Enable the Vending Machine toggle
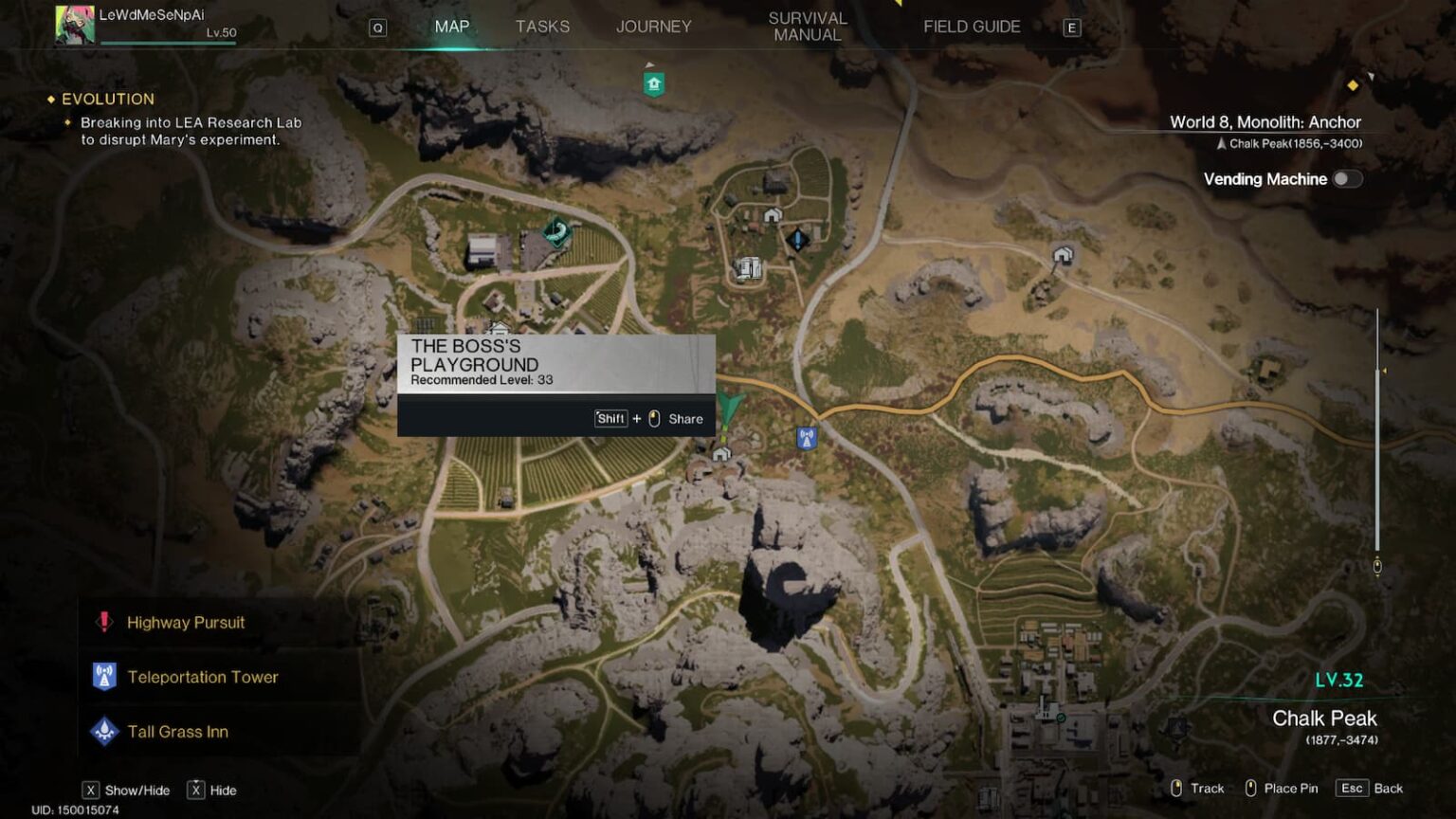 coord(1348,178)
